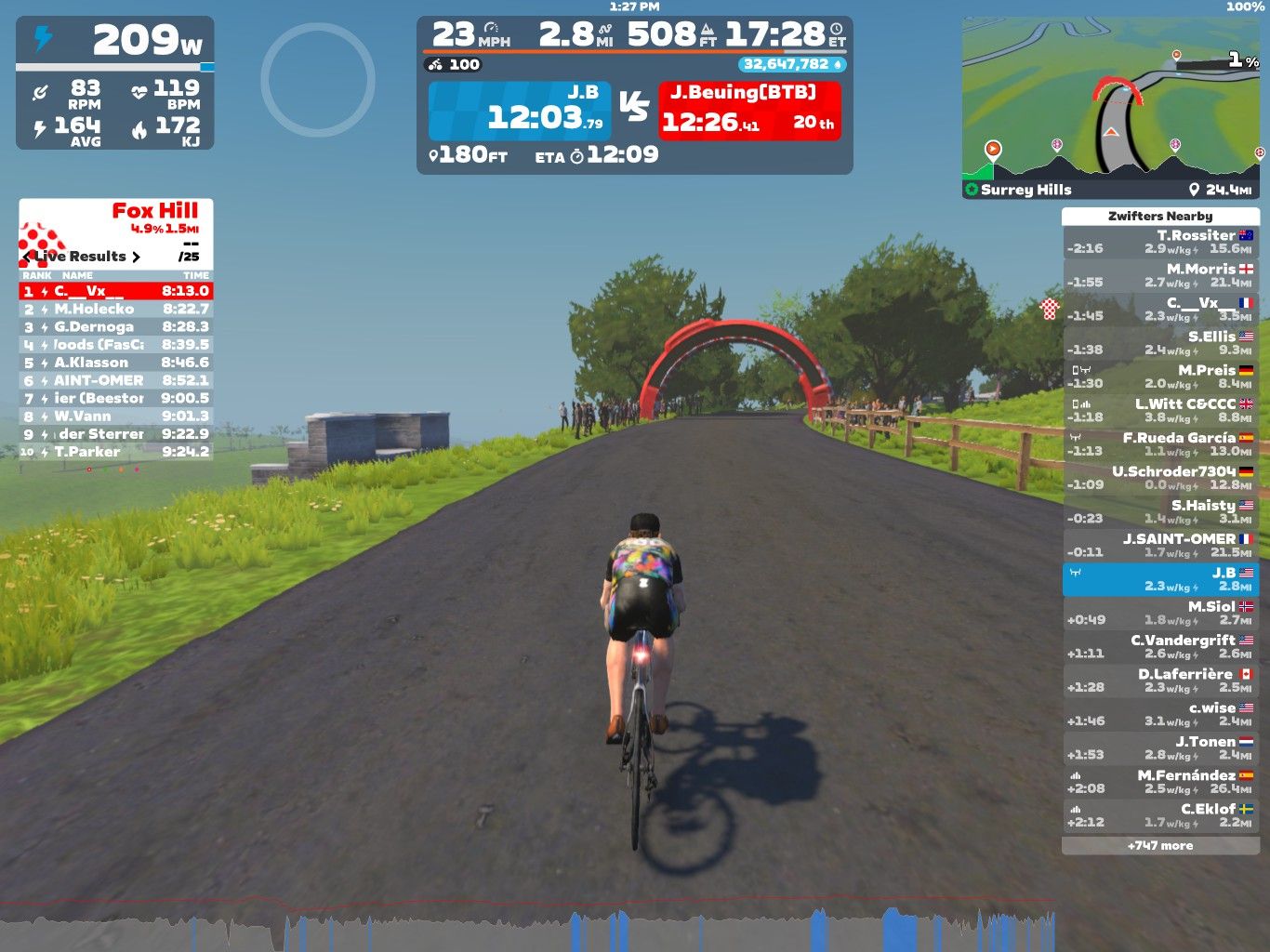Select U.Schroder7304 in the riders list

point(1160,478)
